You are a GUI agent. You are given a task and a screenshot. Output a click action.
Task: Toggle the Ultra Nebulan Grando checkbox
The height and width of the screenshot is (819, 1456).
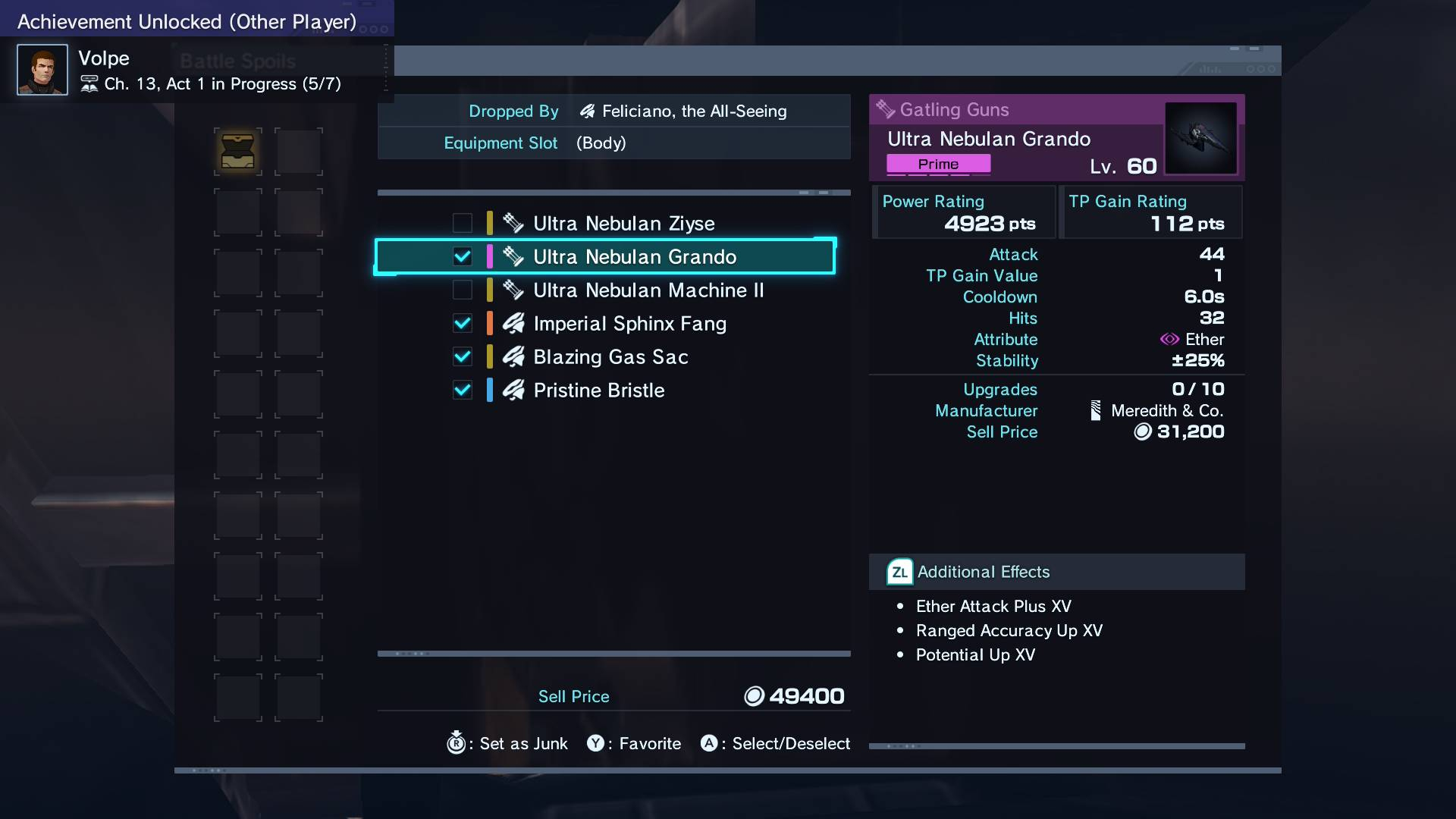pos(463,257)
